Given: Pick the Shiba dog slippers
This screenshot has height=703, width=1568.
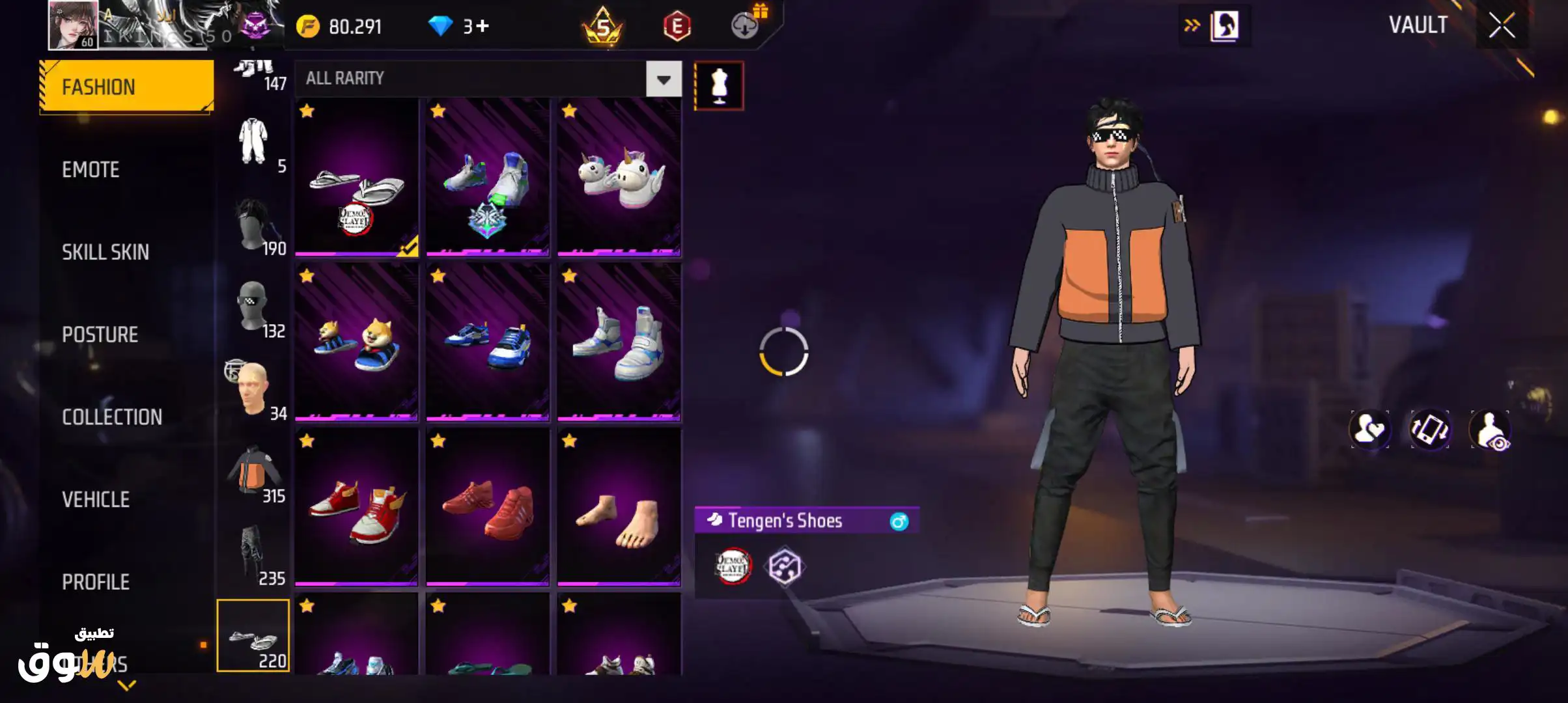Looking at the screenshot, I should pos(356,342).
